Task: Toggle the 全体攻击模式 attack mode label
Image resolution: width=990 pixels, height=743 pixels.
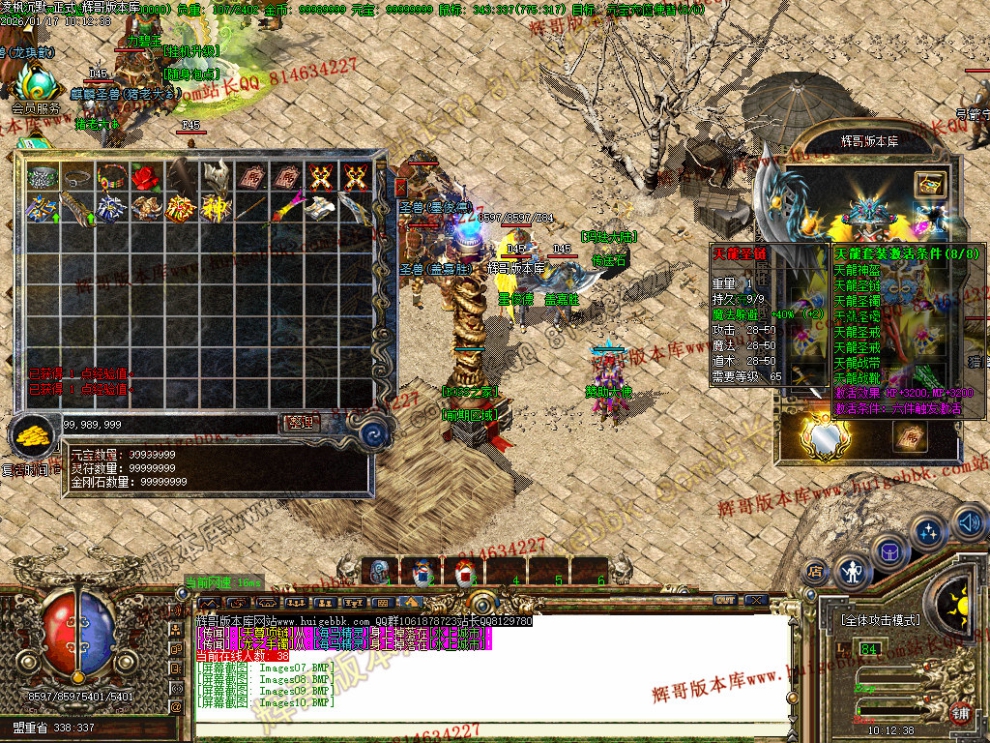Action: tap(880, 620)
